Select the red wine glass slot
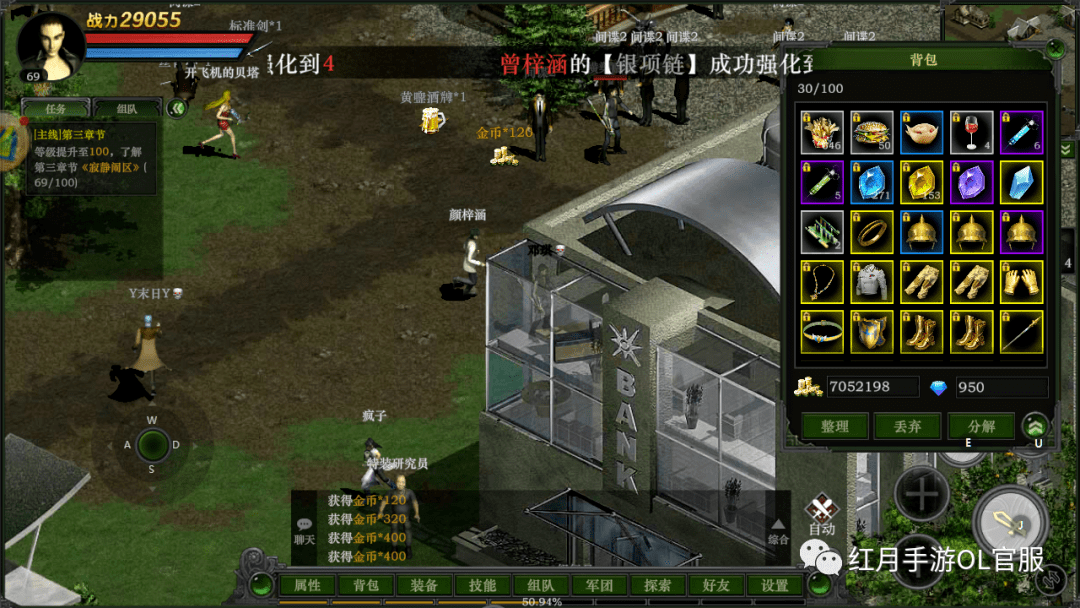Viewport: 1080px width, 608px height. pyautogui.click(x=972, y=132)
